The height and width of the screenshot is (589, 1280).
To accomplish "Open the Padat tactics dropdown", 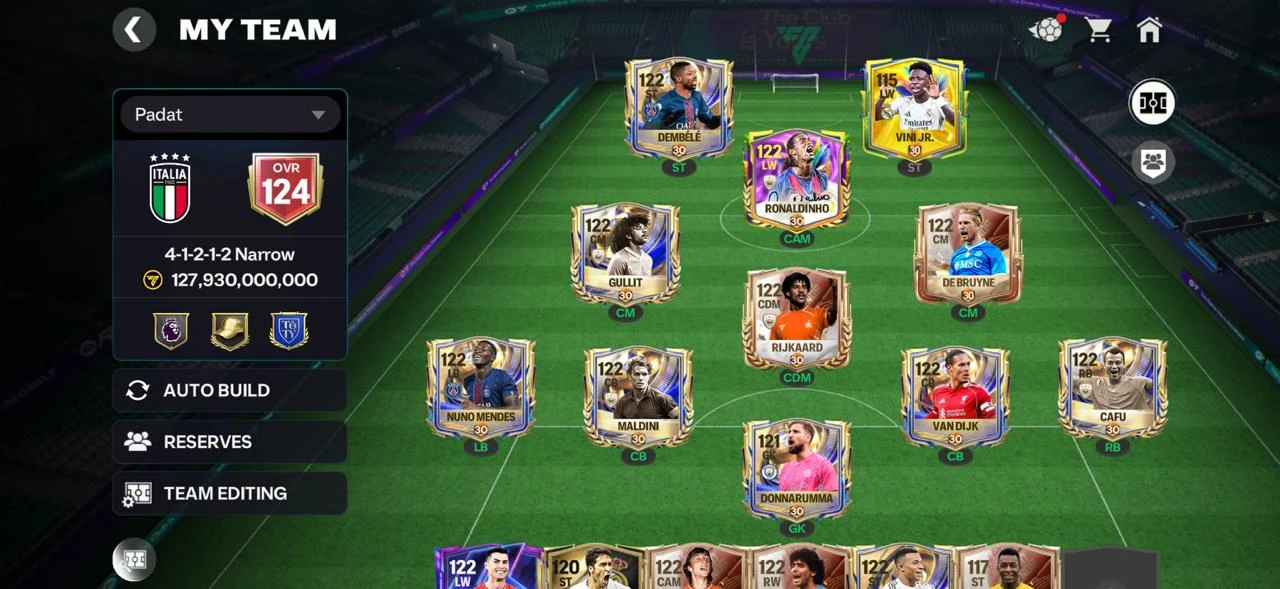I will [x=231, y=115].
